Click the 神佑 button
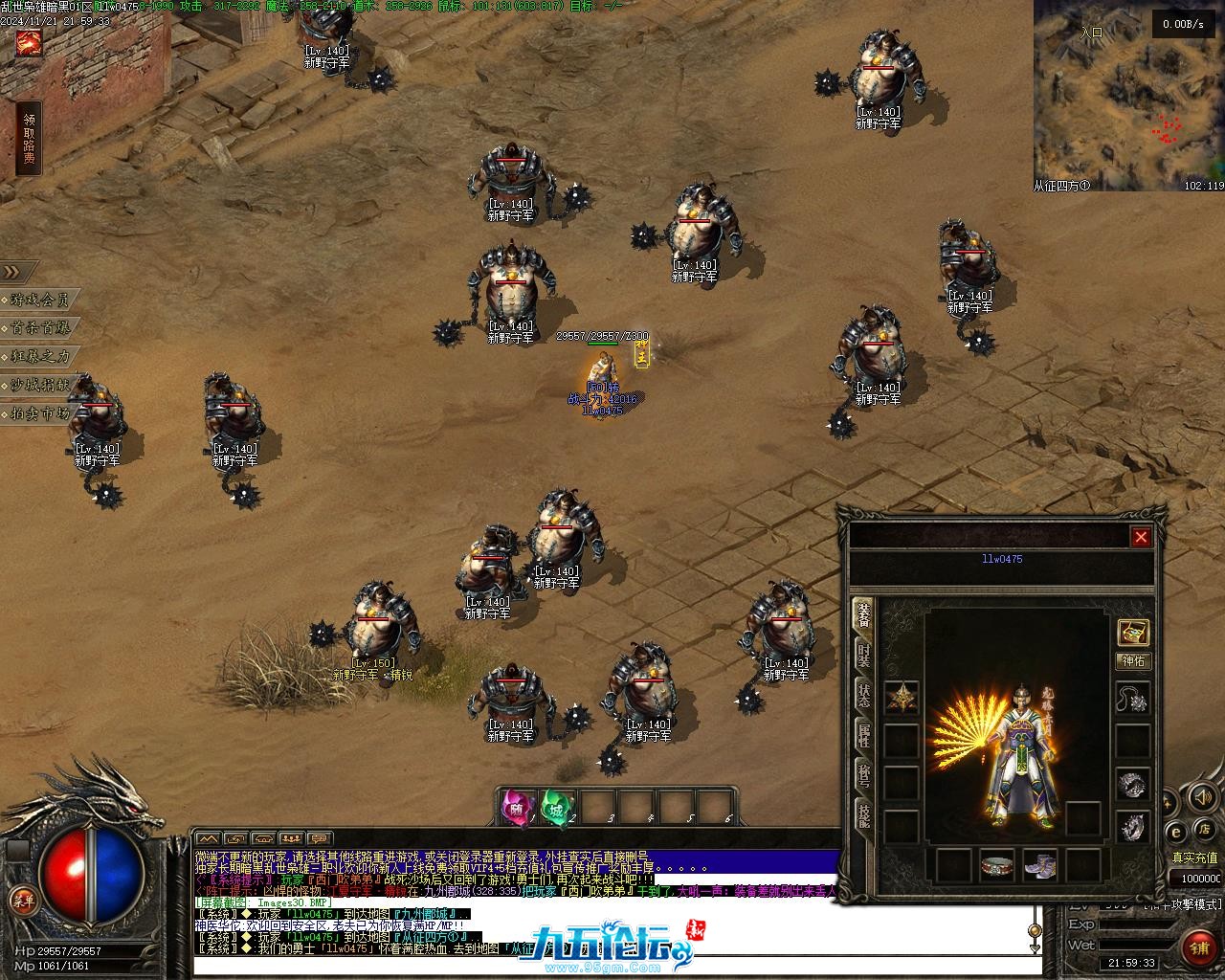The image size is (1225, 980). point(1133,661)
